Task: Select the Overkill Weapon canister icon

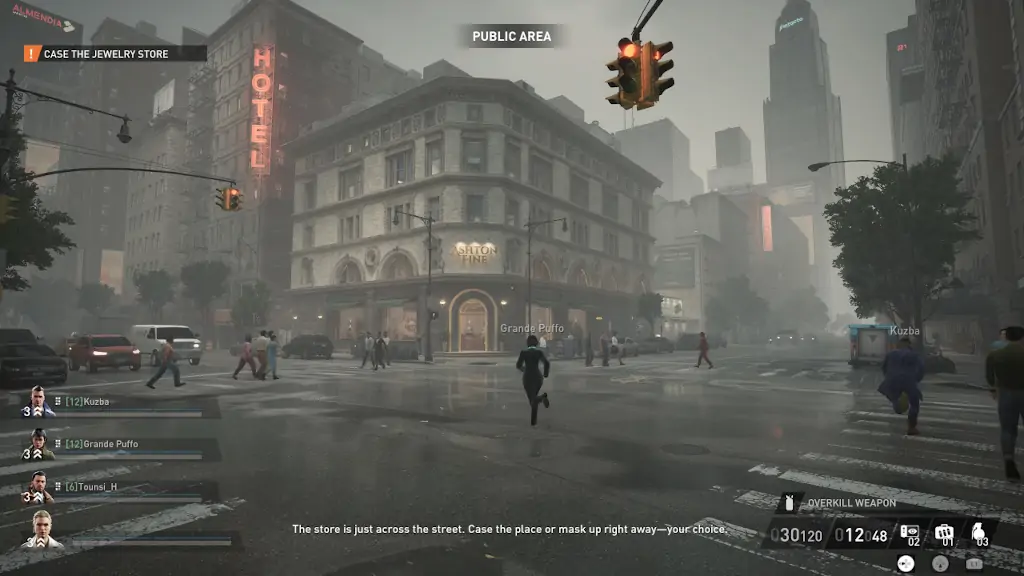Action: pos(788,503)
